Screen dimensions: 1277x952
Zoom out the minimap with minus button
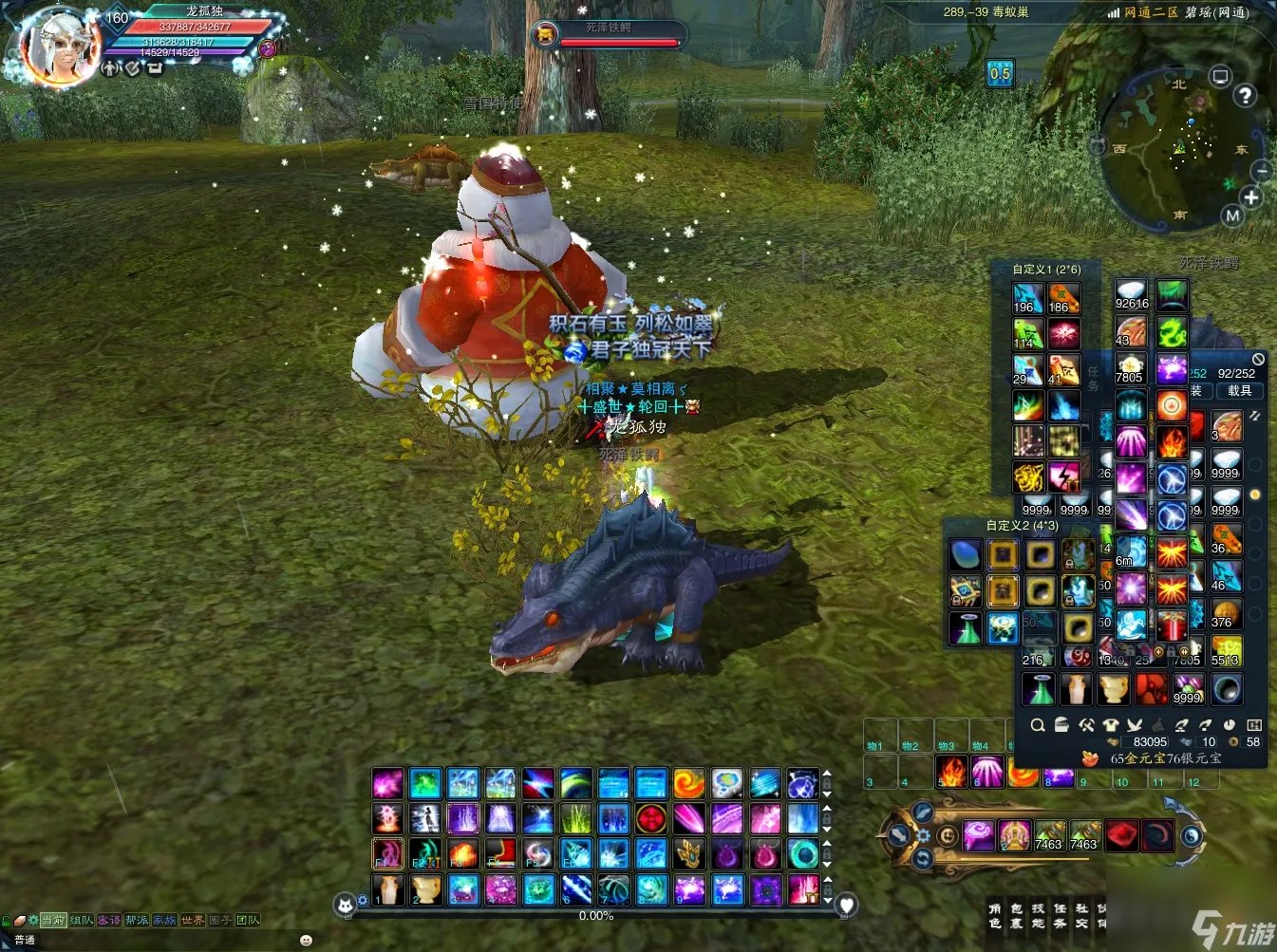pos(1262,171)
